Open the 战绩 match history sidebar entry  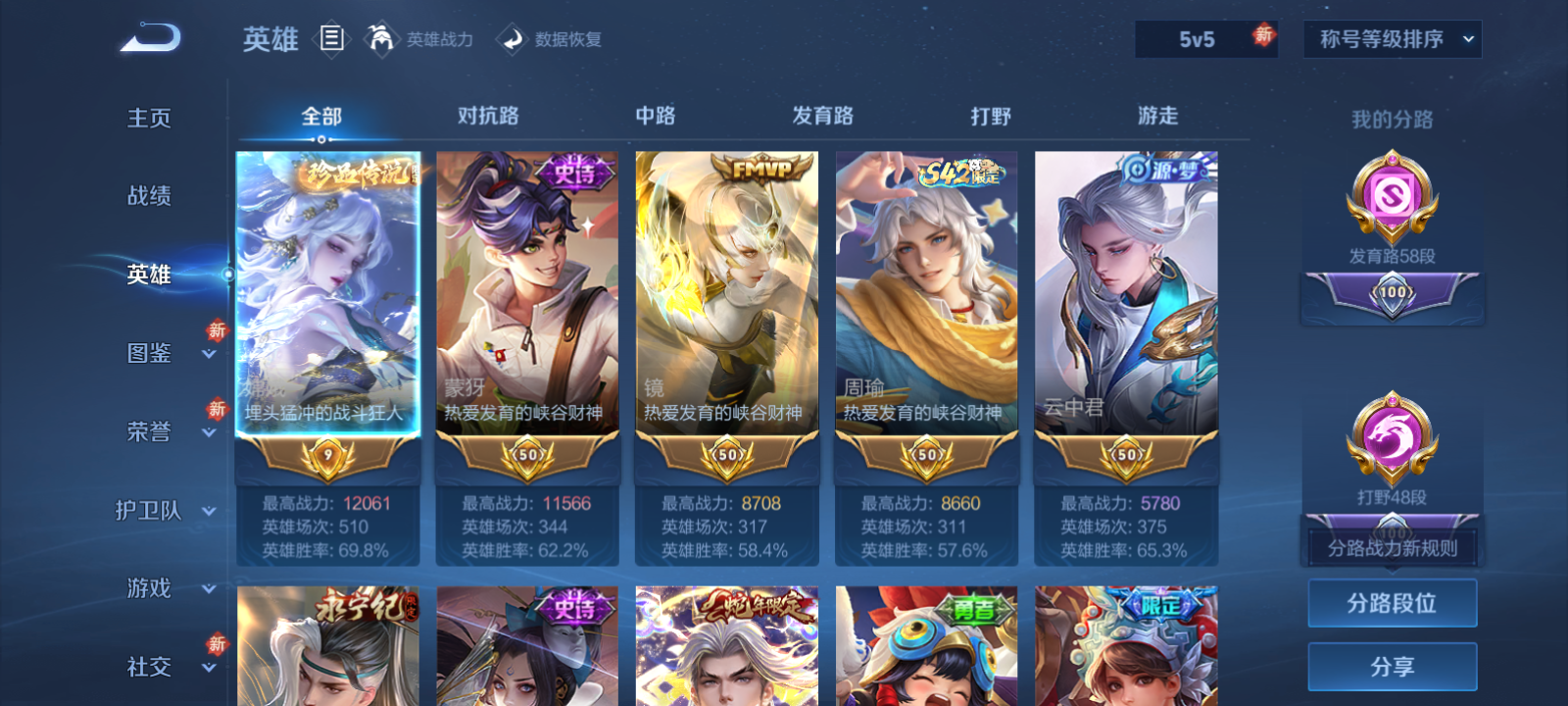pos(149,196)
